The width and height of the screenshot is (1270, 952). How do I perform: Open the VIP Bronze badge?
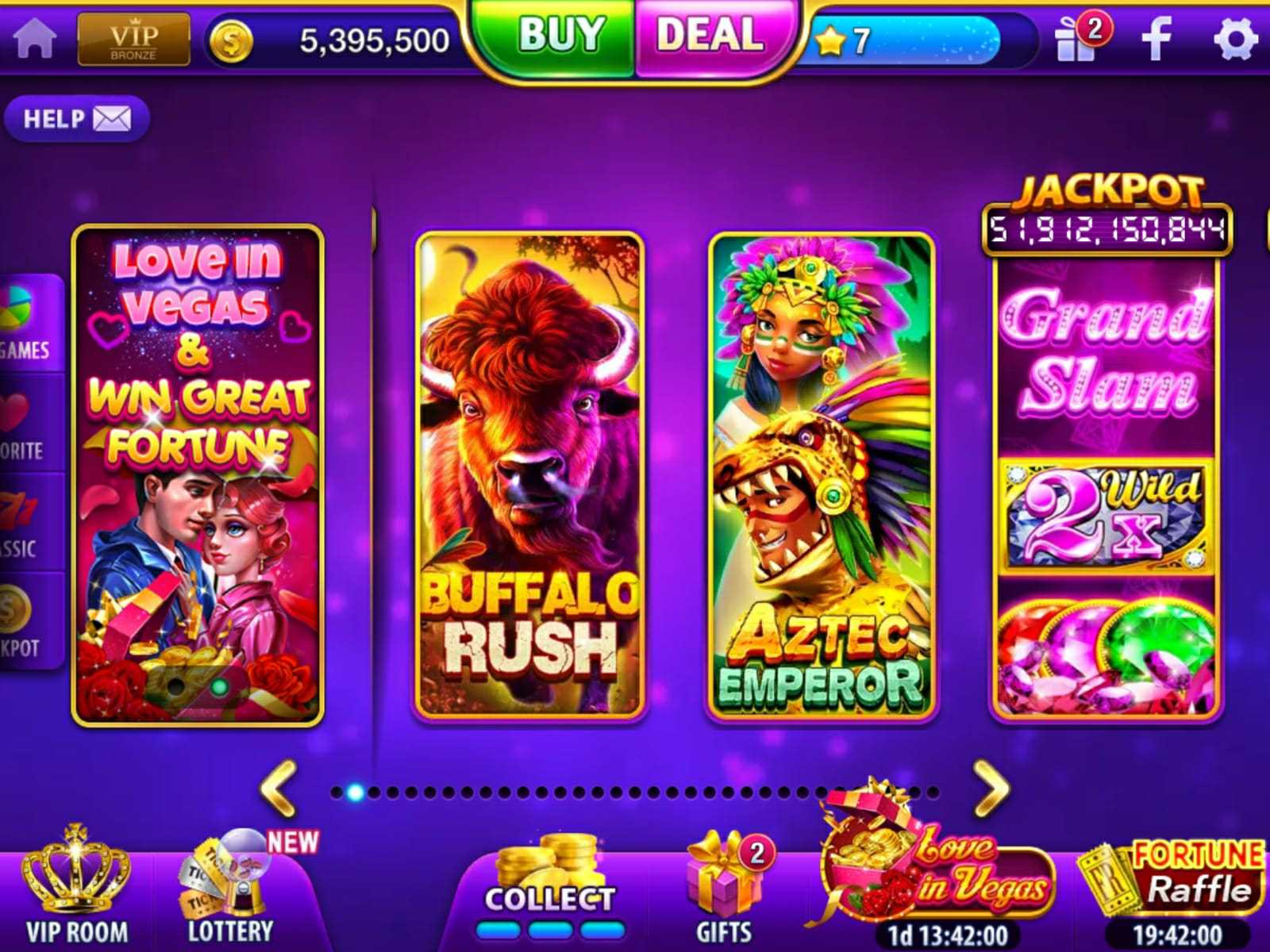pyautogui.click(x=133, y=39)
